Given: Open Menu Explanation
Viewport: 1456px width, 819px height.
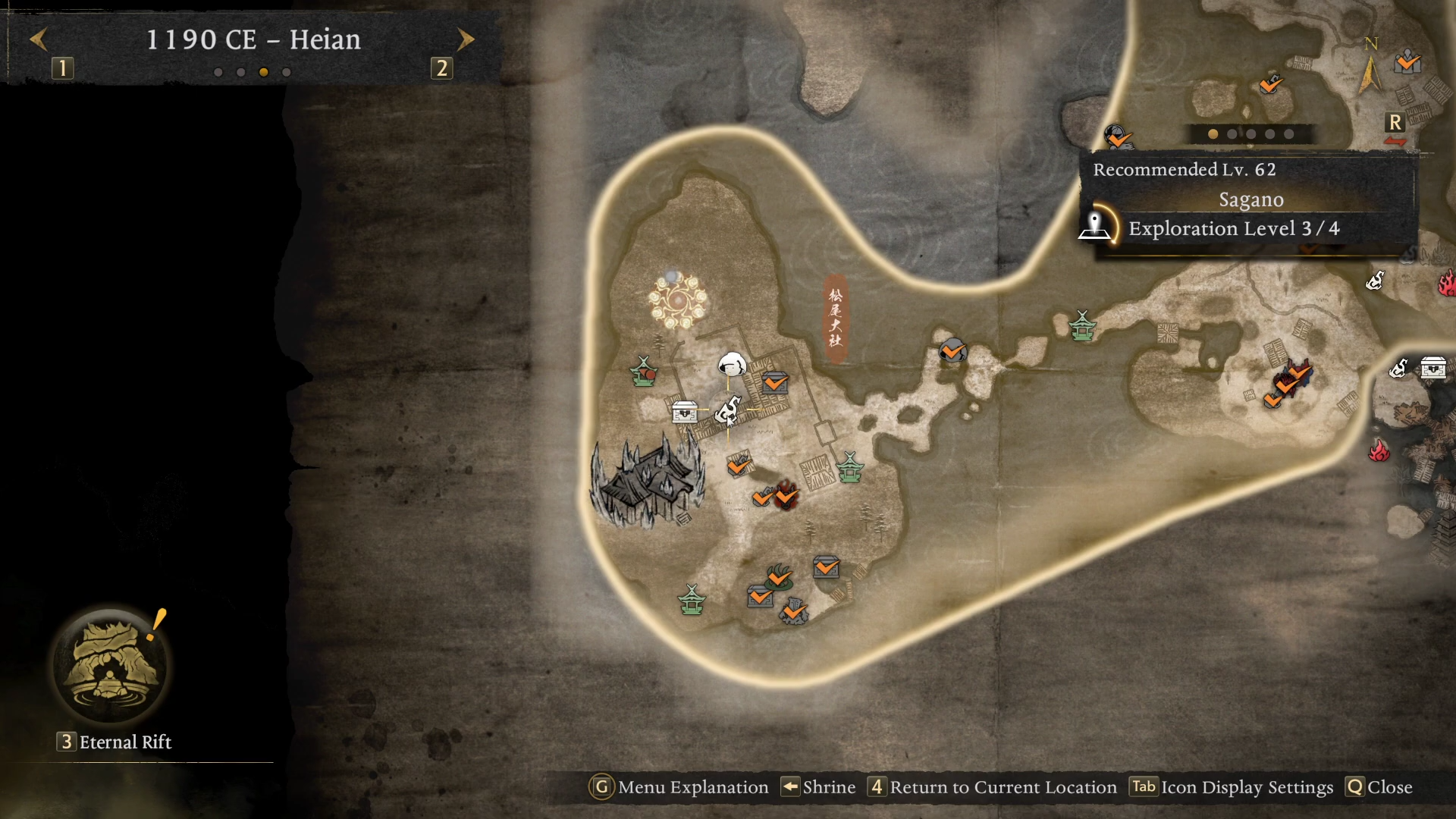Looking at the screenshot, I should (679, 787).
